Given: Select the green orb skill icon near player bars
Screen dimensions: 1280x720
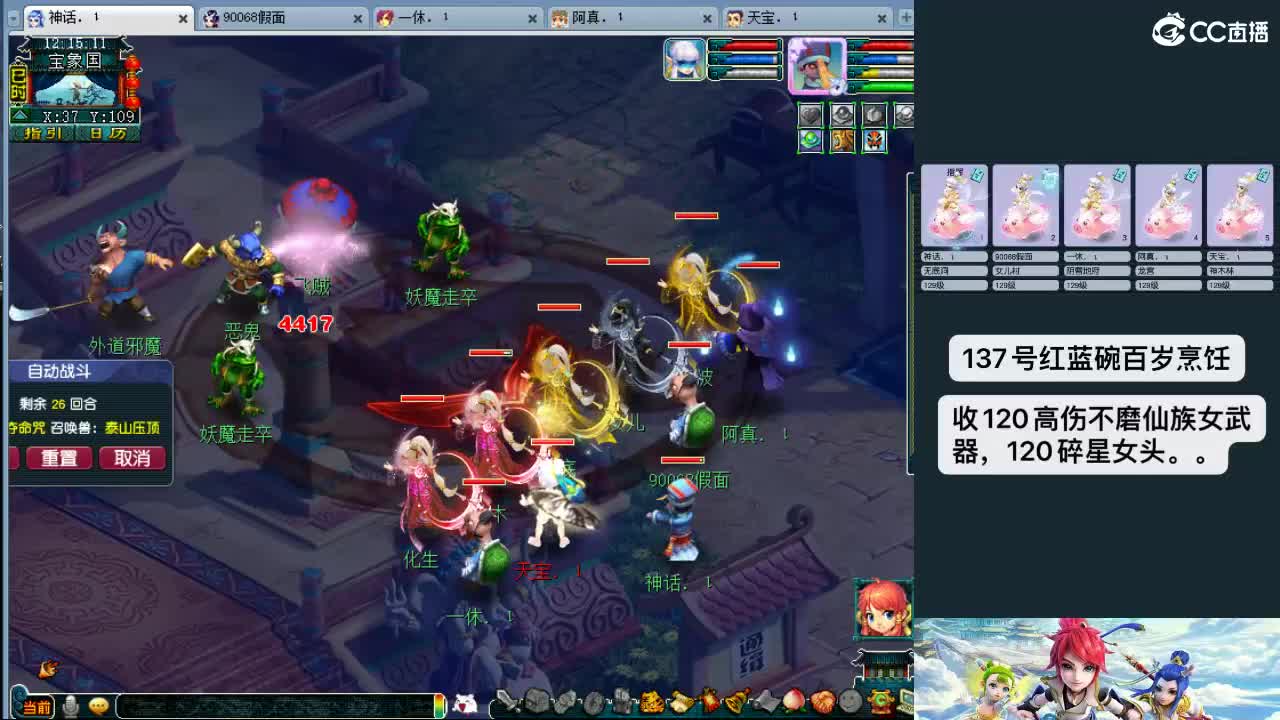Looking at the screenshot, I should tap(810, 141).
